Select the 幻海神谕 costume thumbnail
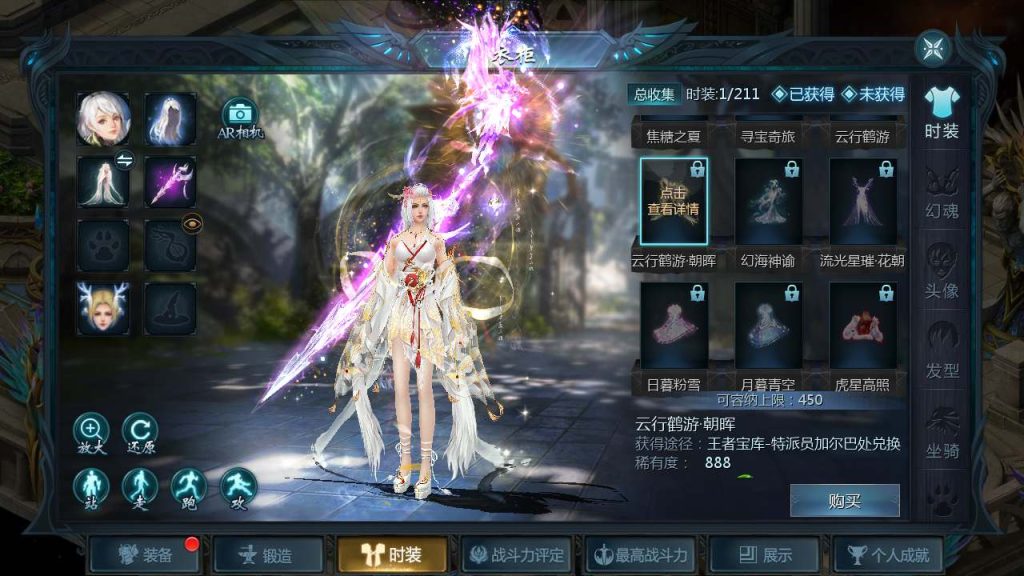The height and width of the screenshot is (576, 1024). [x=768, y=203]
